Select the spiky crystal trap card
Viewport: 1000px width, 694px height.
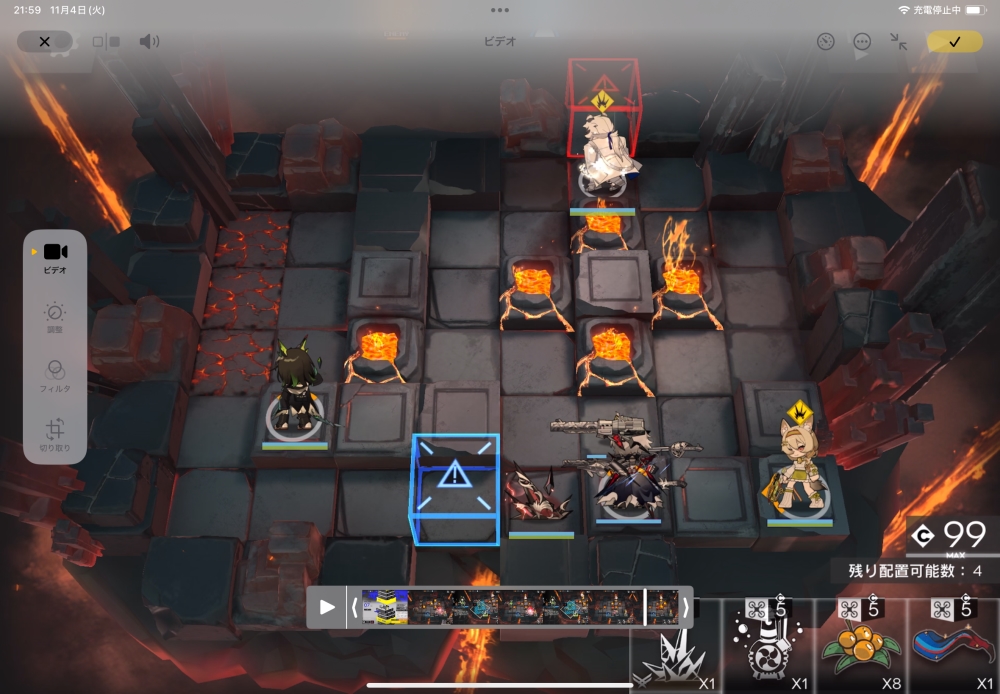click(x=672, y=650)
